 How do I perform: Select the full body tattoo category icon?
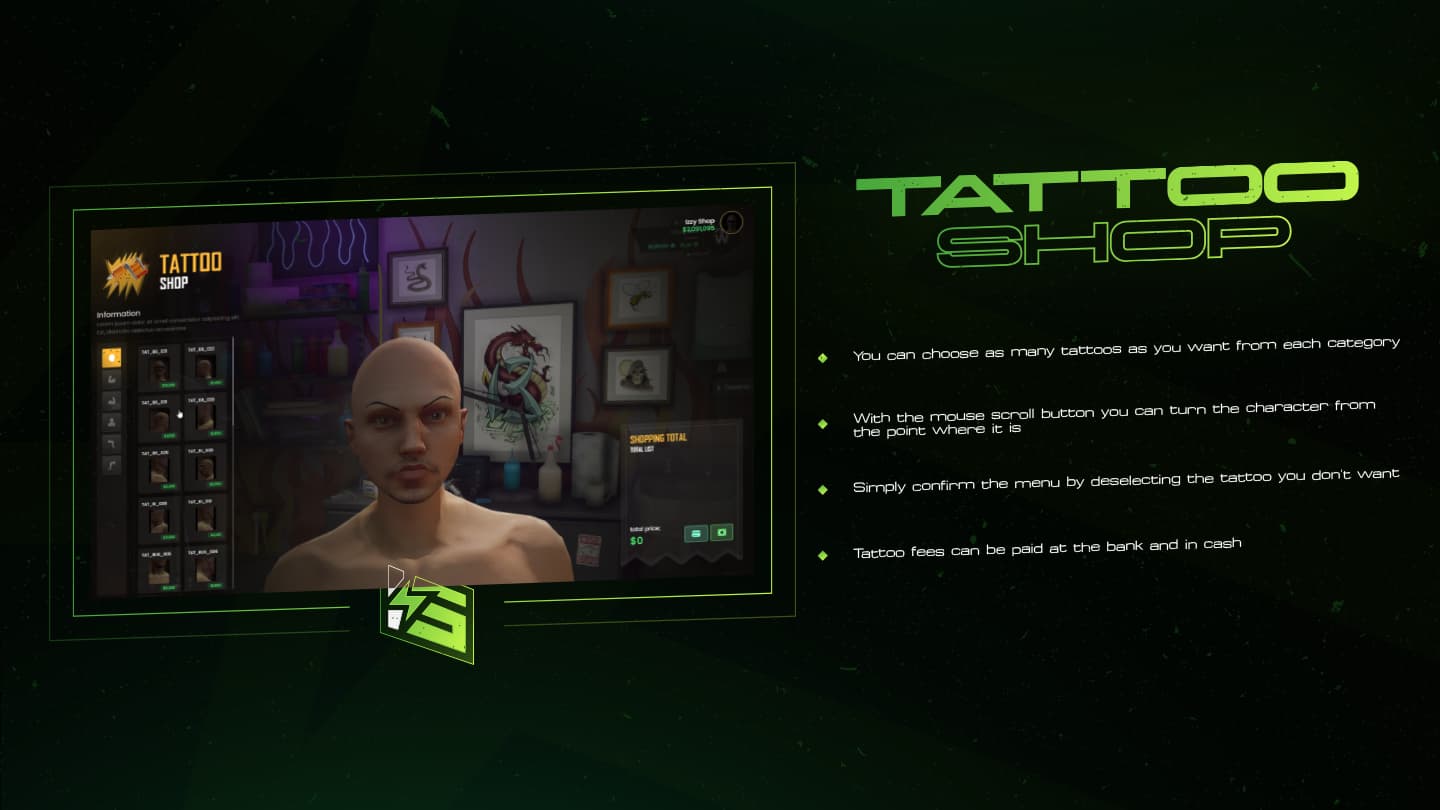112,420
